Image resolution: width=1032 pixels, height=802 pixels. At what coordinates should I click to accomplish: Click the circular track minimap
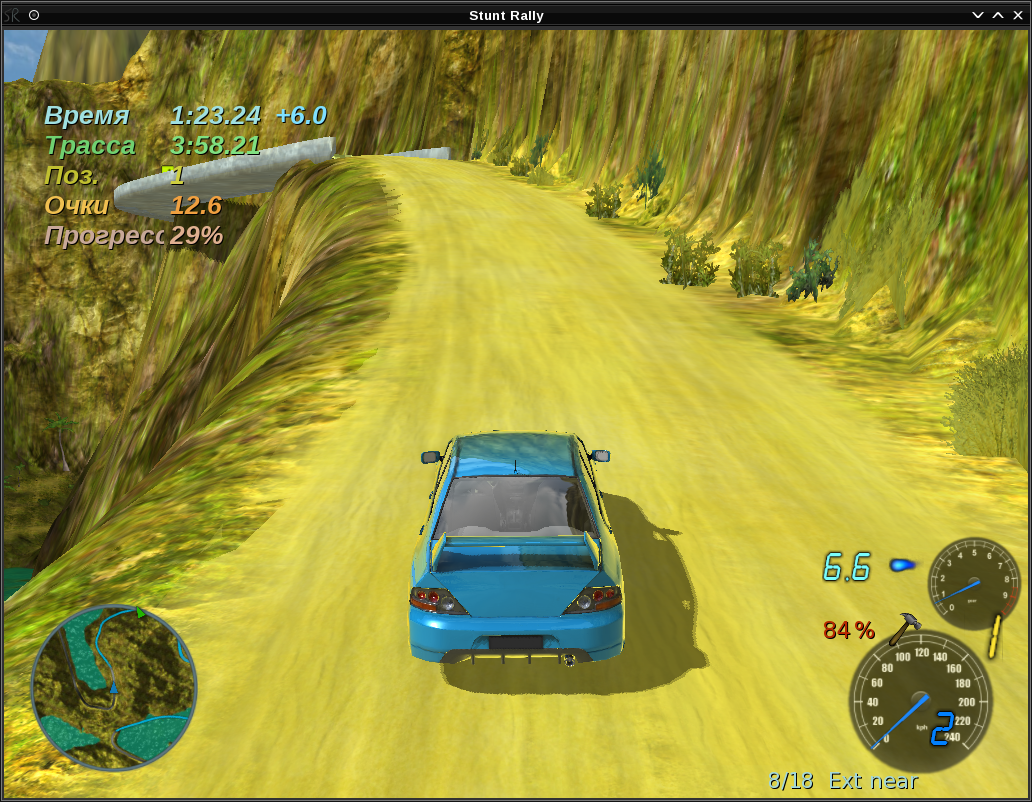(x=114, y=687)
